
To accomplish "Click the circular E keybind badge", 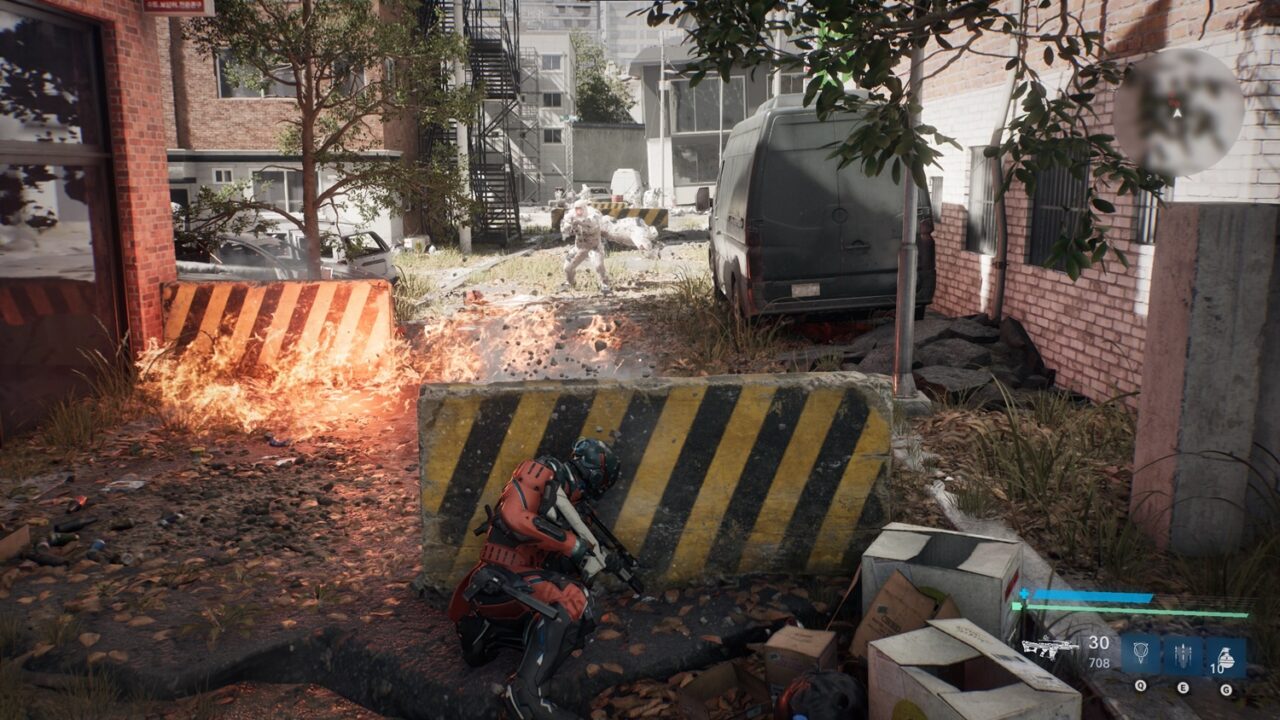I will tap(1183, 686).
